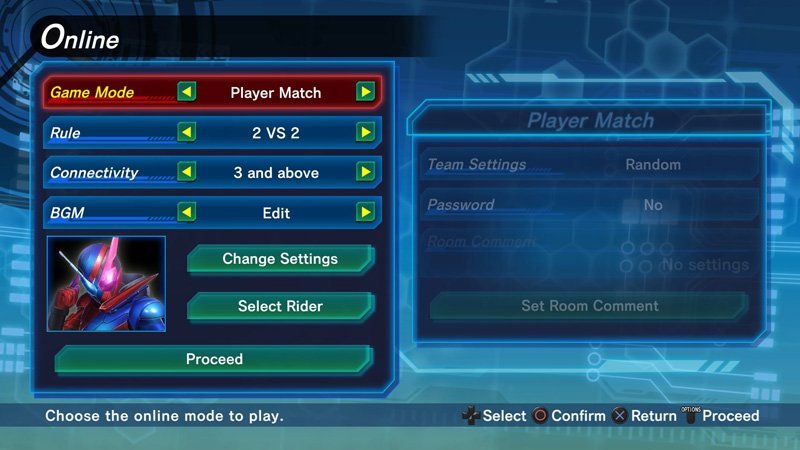The height and width of the screenshot is (450, 800).
Task: Open Change Settings
Action: tap(280, 259)
